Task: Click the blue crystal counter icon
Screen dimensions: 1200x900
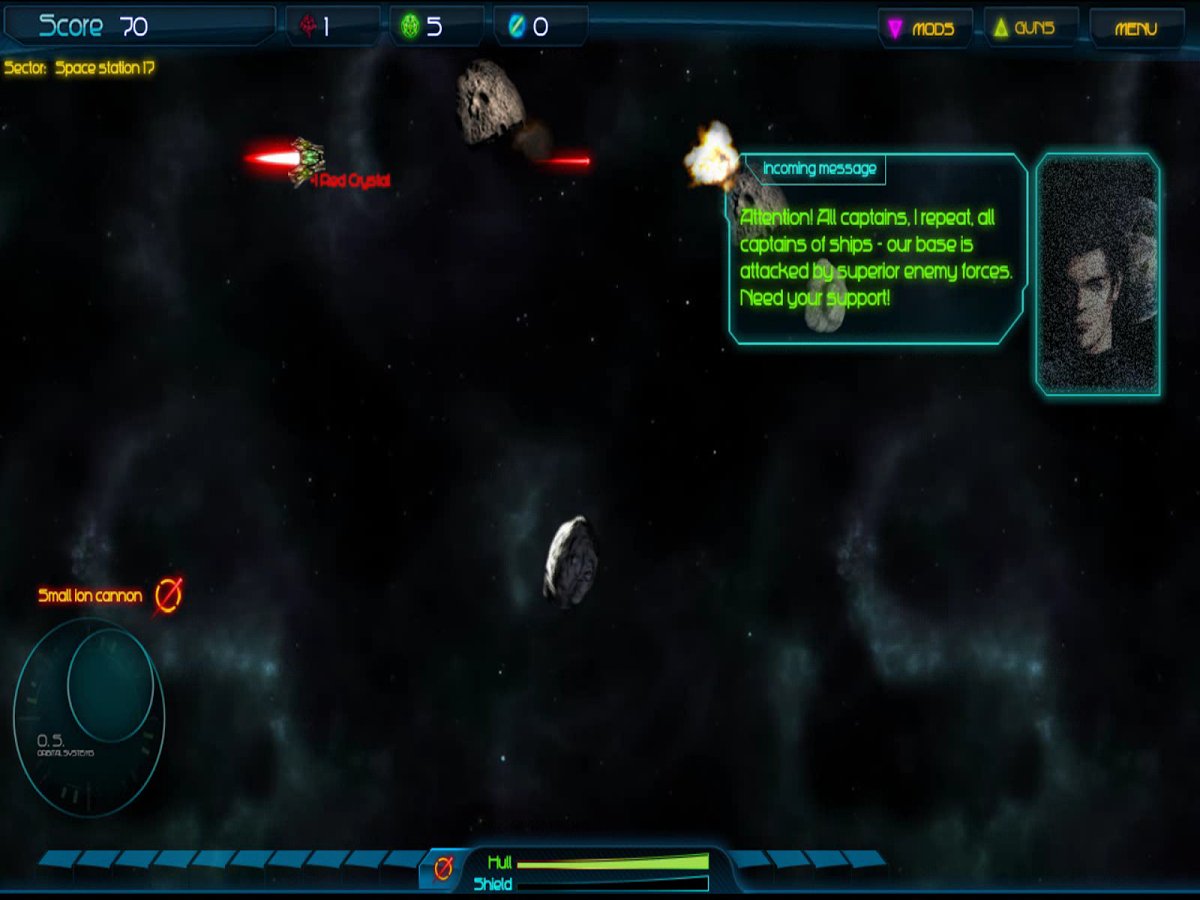Action: 516,27
